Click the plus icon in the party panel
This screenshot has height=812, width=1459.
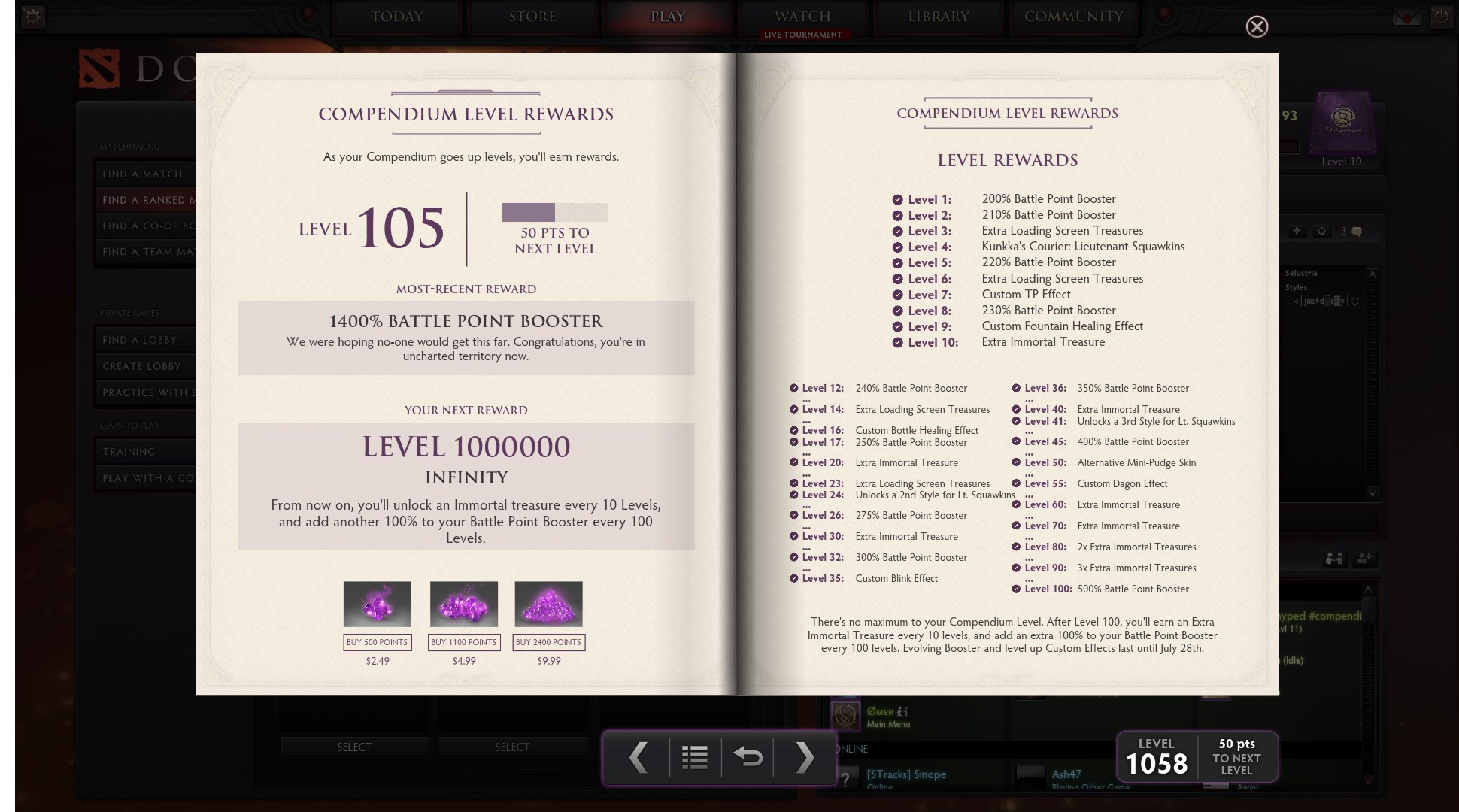point(1298,231)
